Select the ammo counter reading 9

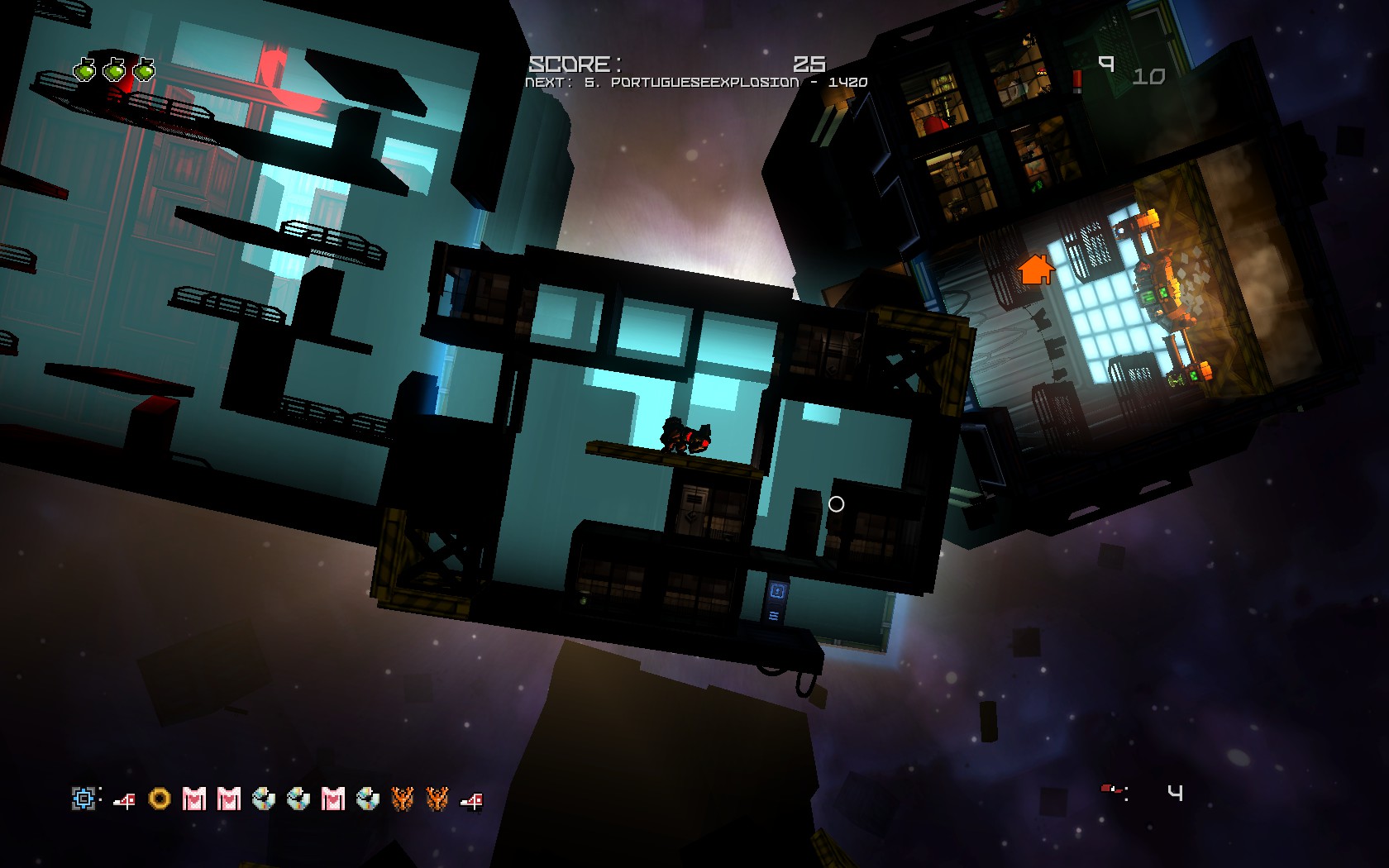click(1106, 64)
